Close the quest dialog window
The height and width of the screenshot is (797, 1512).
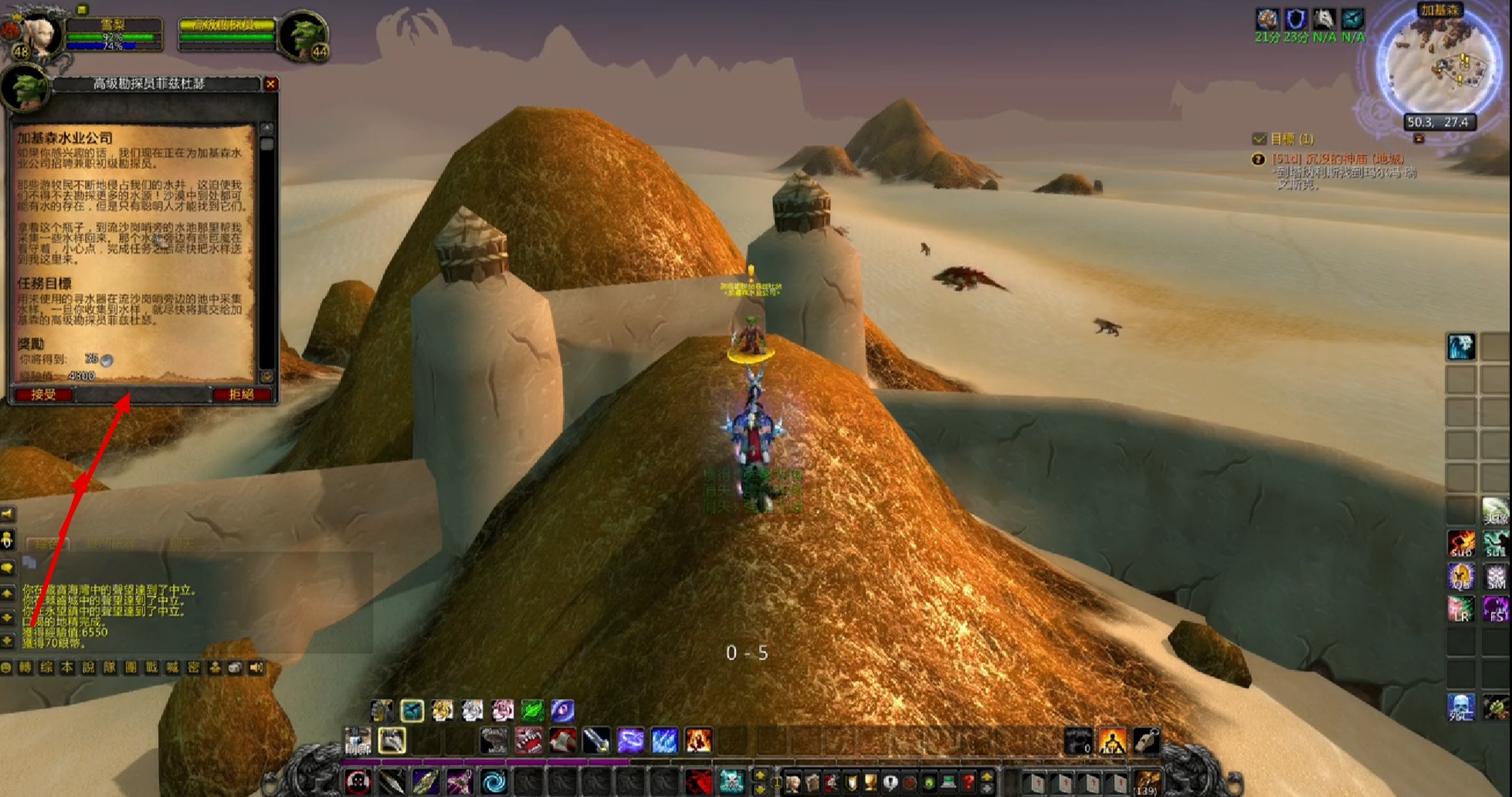pos(270,84)
